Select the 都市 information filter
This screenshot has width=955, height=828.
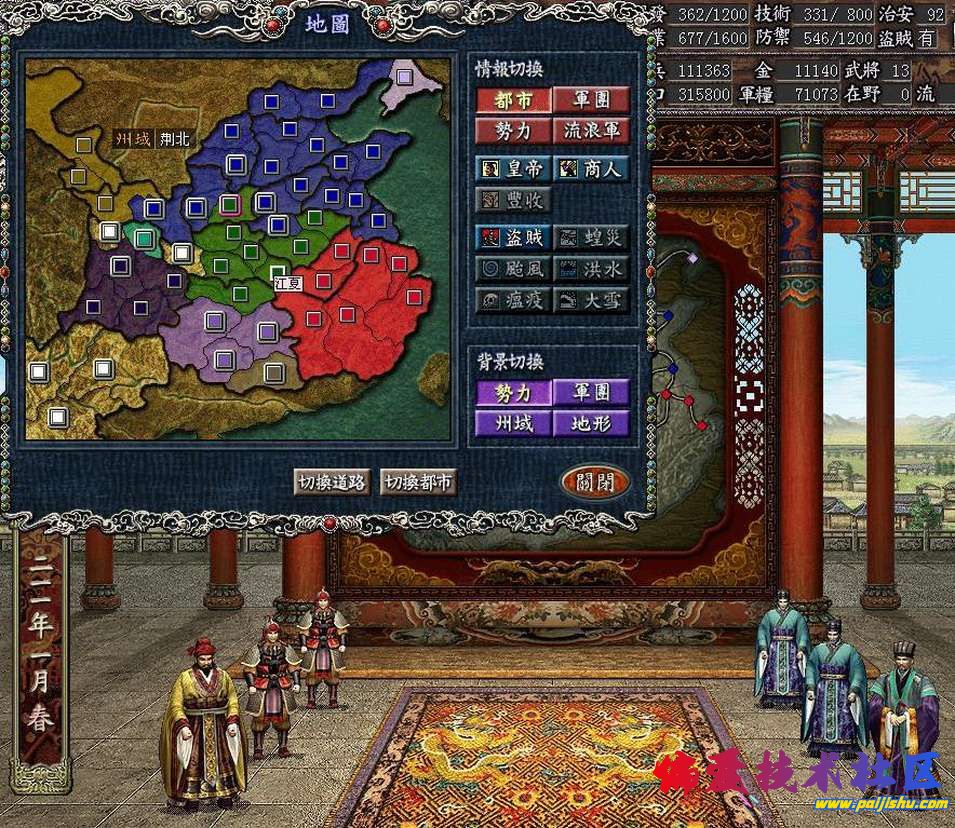click(513, 100)
